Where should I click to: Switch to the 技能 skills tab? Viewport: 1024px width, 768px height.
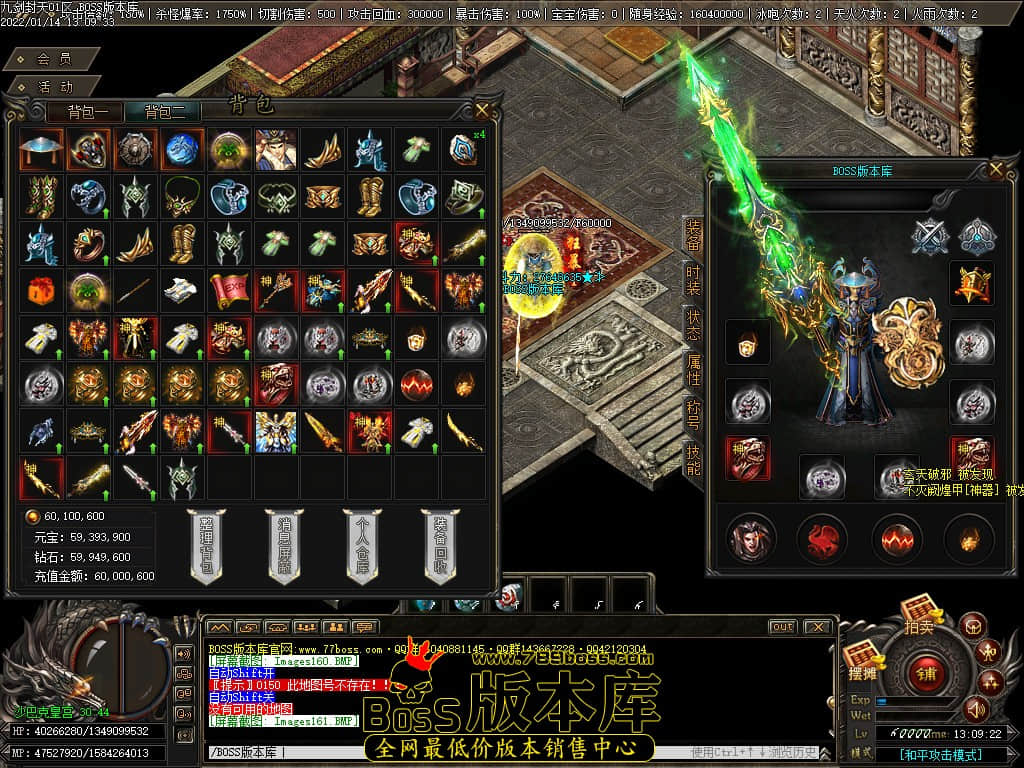[692, 459]
